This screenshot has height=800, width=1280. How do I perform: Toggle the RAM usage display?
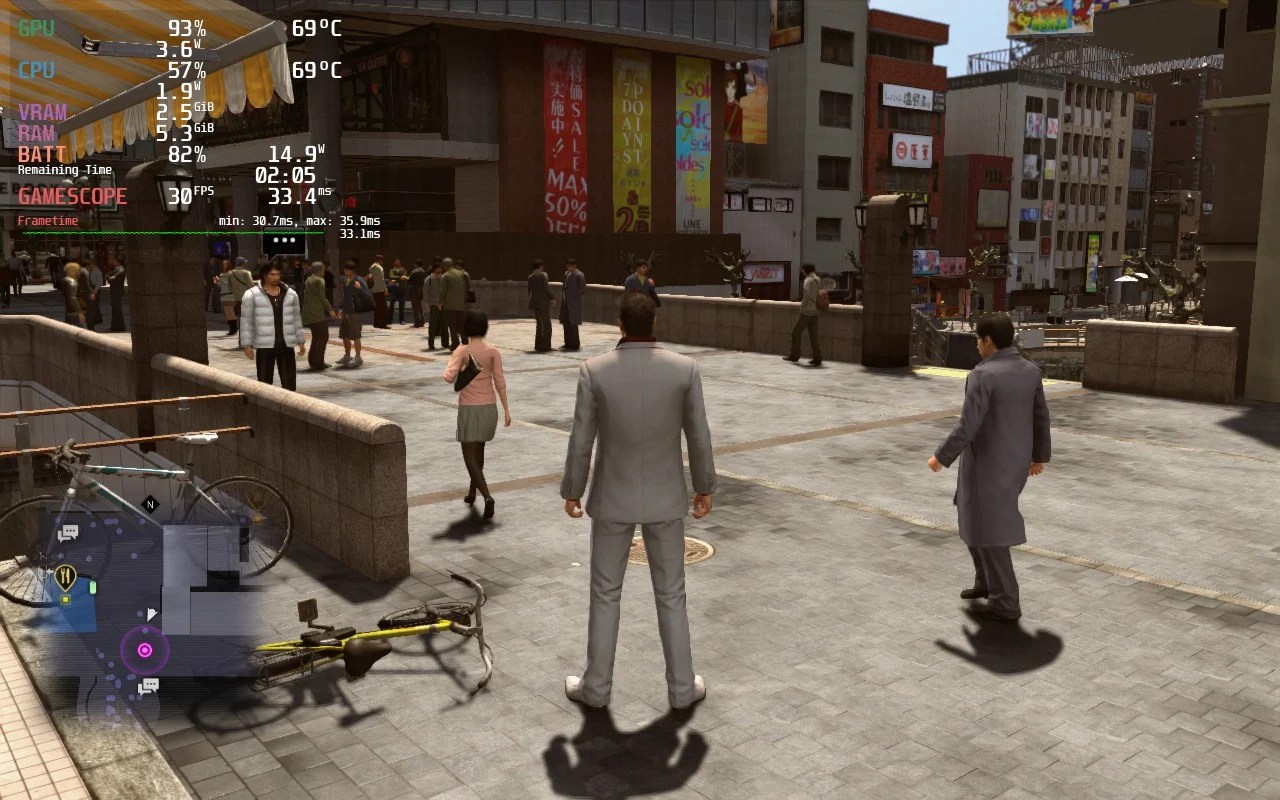38,131
